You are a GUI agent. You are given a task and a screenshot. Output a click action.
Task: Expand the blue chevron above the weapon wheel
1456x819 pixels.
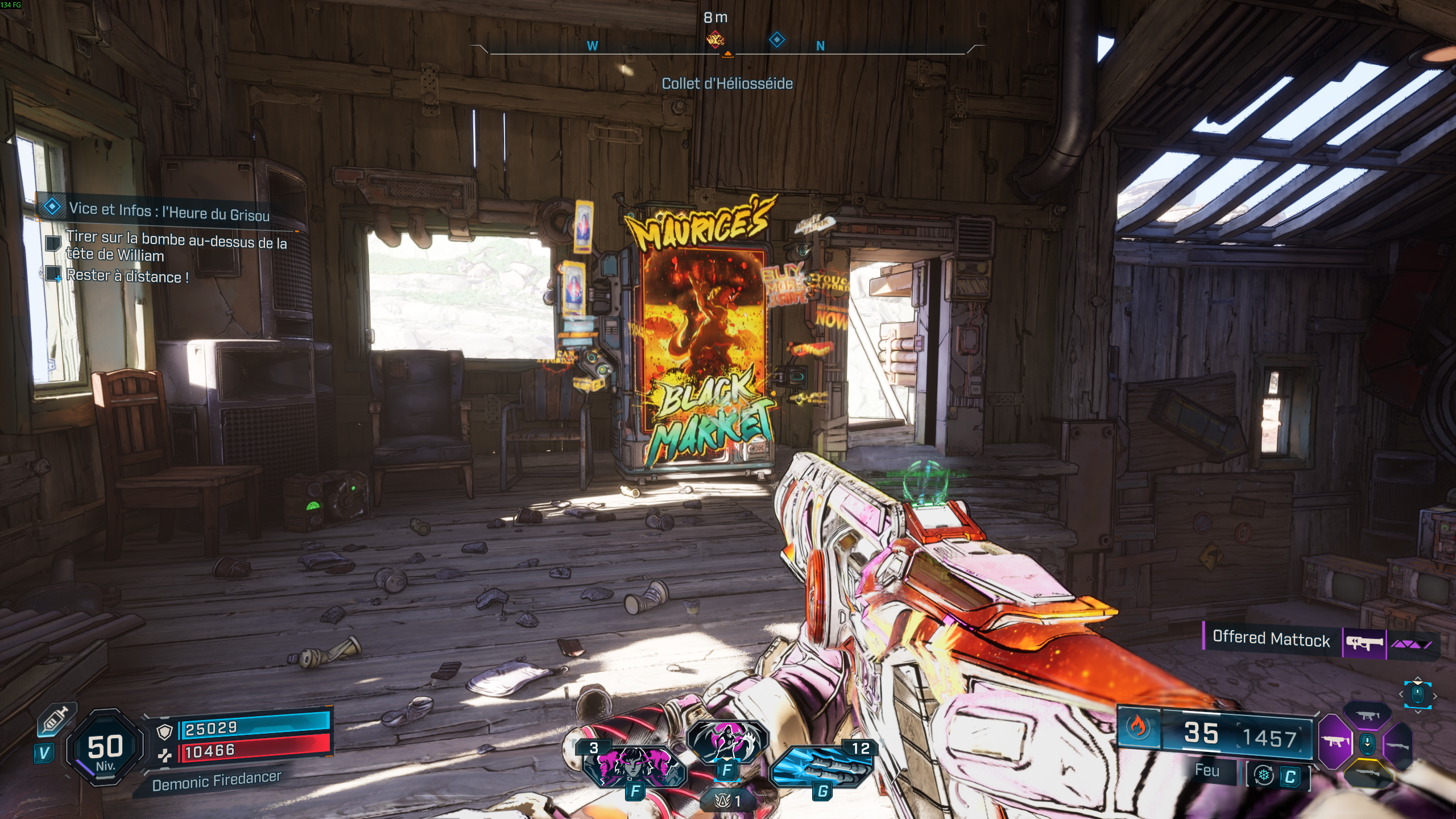[1418, 679]
